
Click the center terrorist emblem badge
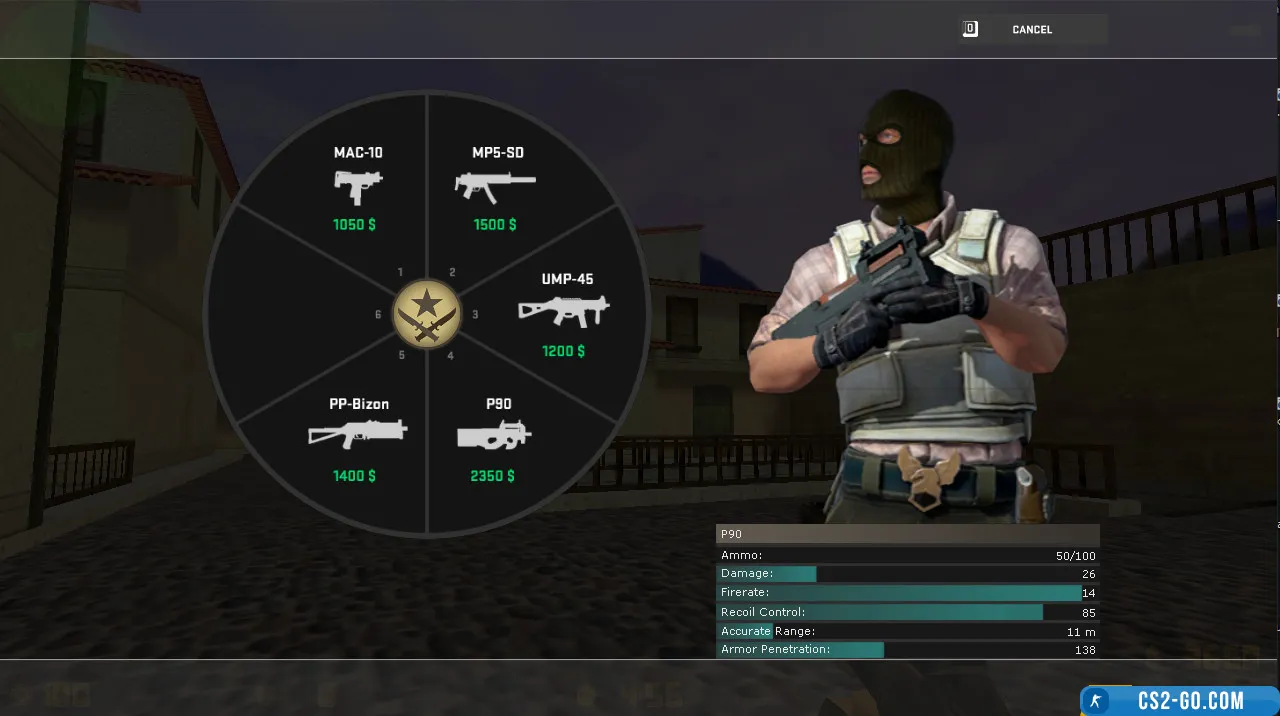tap(427, 314)
